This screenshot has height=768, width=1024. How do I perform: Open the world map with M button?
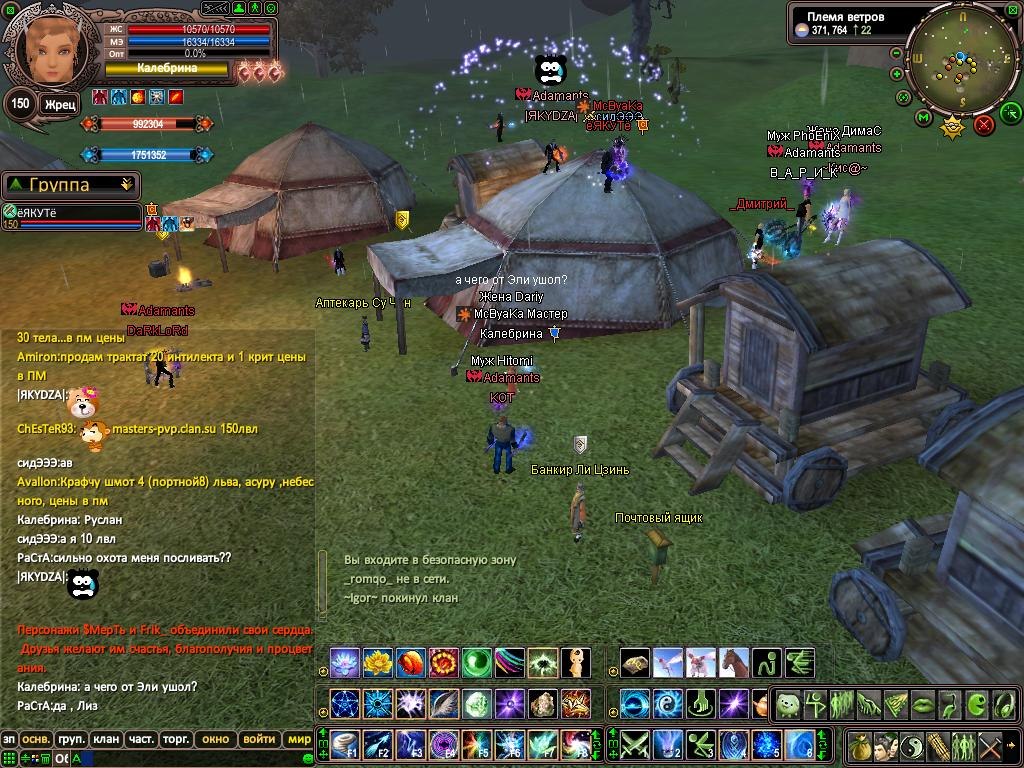[923, 119]
